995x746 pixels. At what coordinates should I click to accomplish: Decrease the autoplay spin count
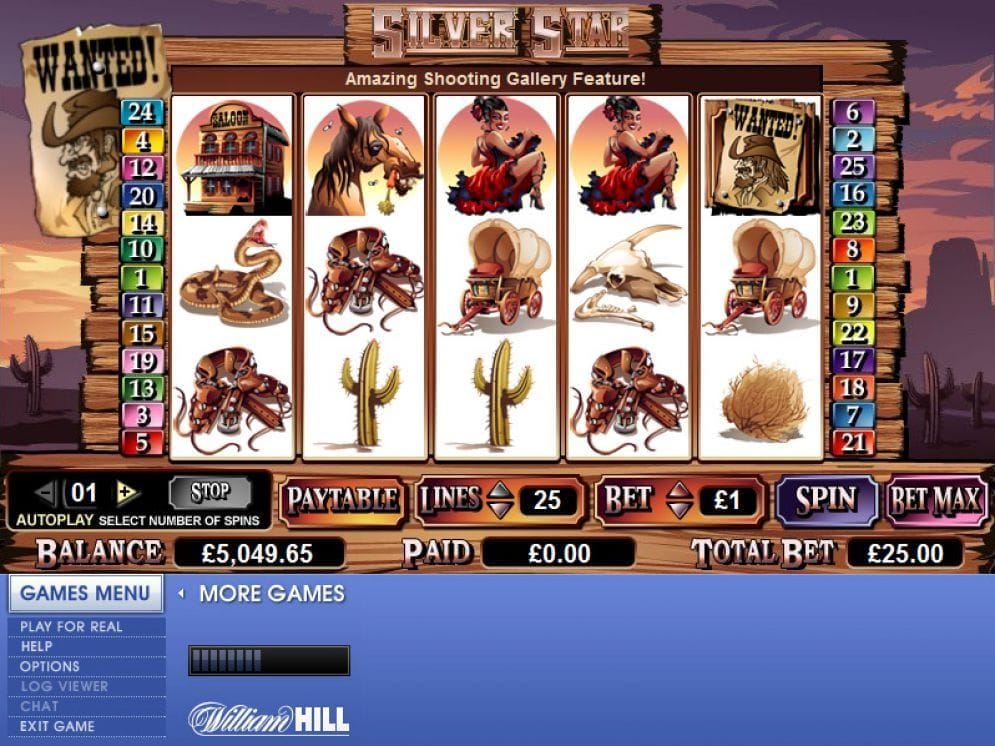pos(46,492)
